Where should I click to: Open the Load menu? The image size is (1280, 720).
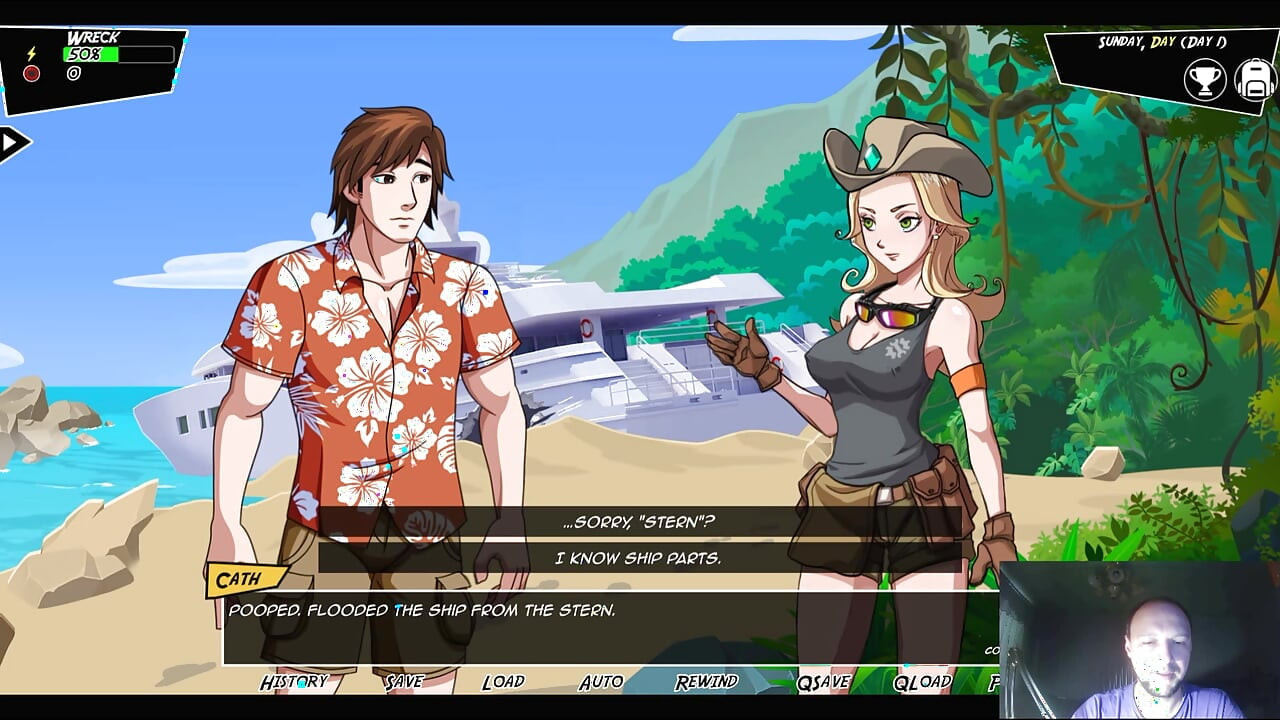pyautogui.click(x=503, y=682)
